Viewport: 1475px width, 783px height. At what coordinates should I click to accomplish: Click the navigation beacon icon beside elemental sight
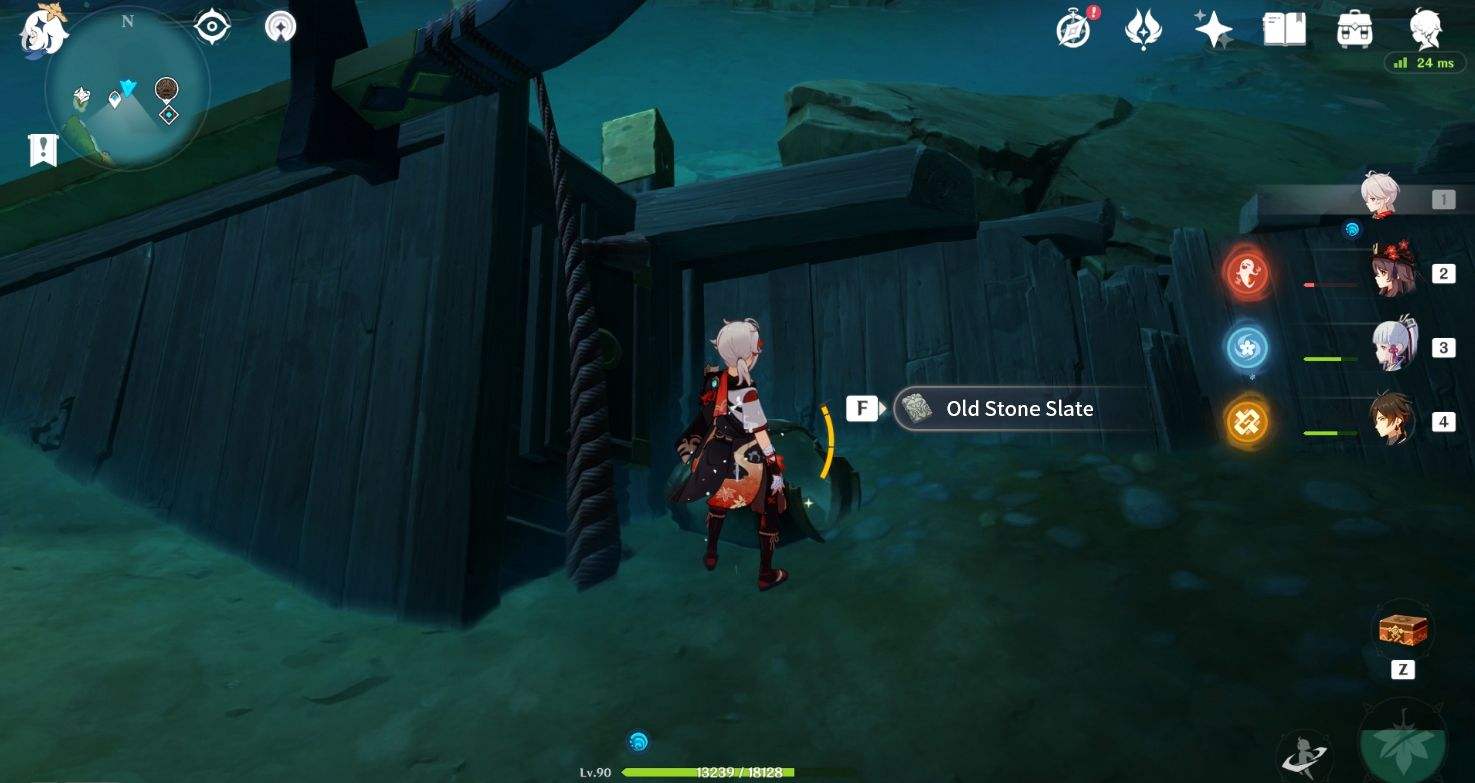coord(279,27)
